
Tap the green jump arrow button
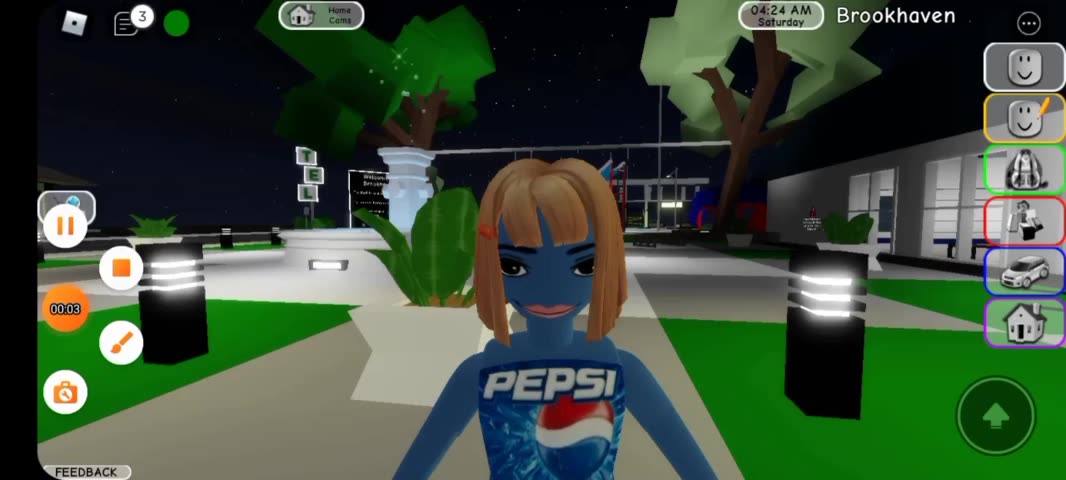click(x=994, y=415)
